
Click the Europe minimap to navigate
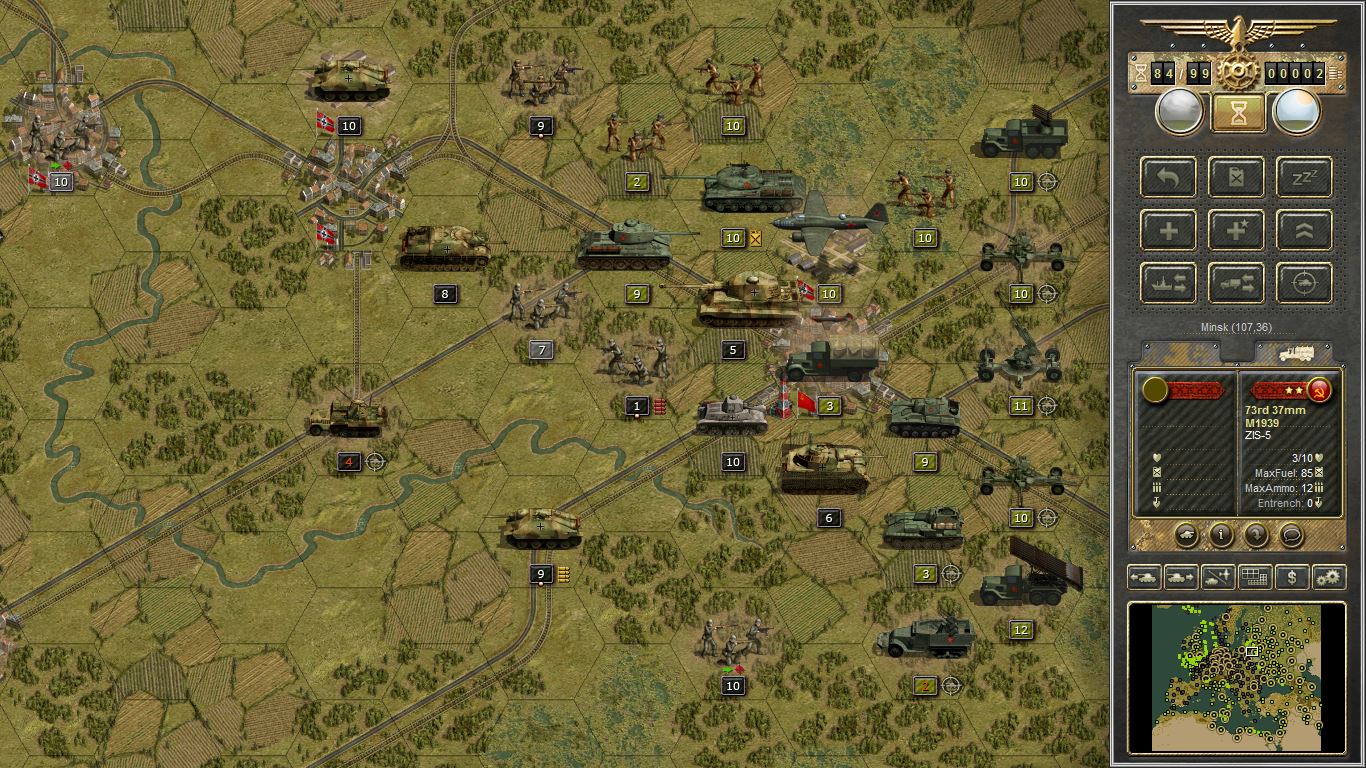[1238, 675]
